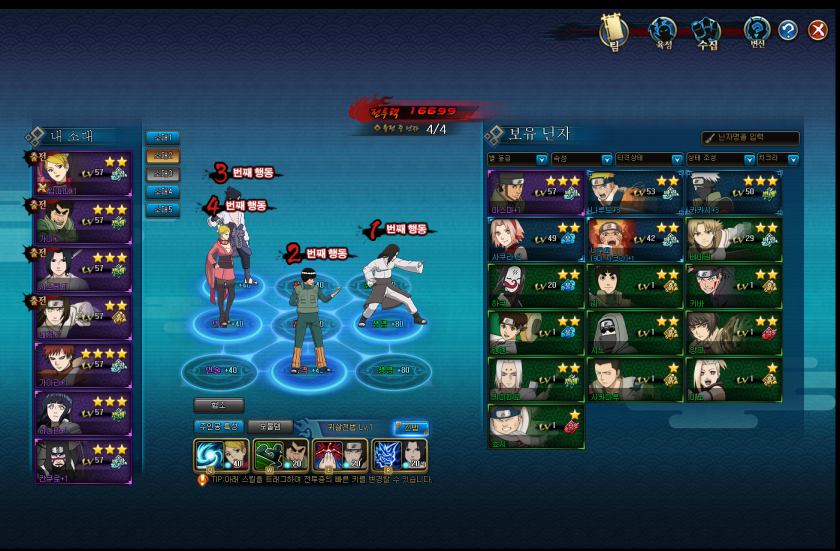The image size is (840, 551).
Task: Type in the ninja name search field
Action: tap(755, 138)
